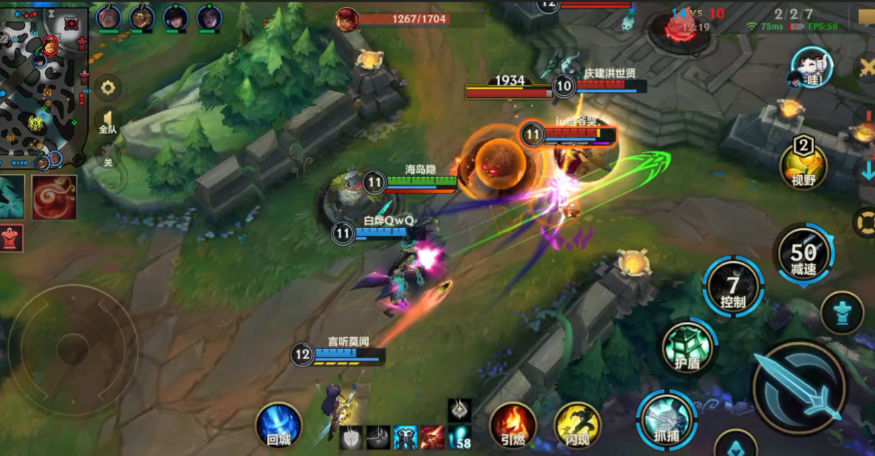This screenshot has height=456, width=875.
Task: Open the shop via red helmet icon
Action: tap(10, 238)
